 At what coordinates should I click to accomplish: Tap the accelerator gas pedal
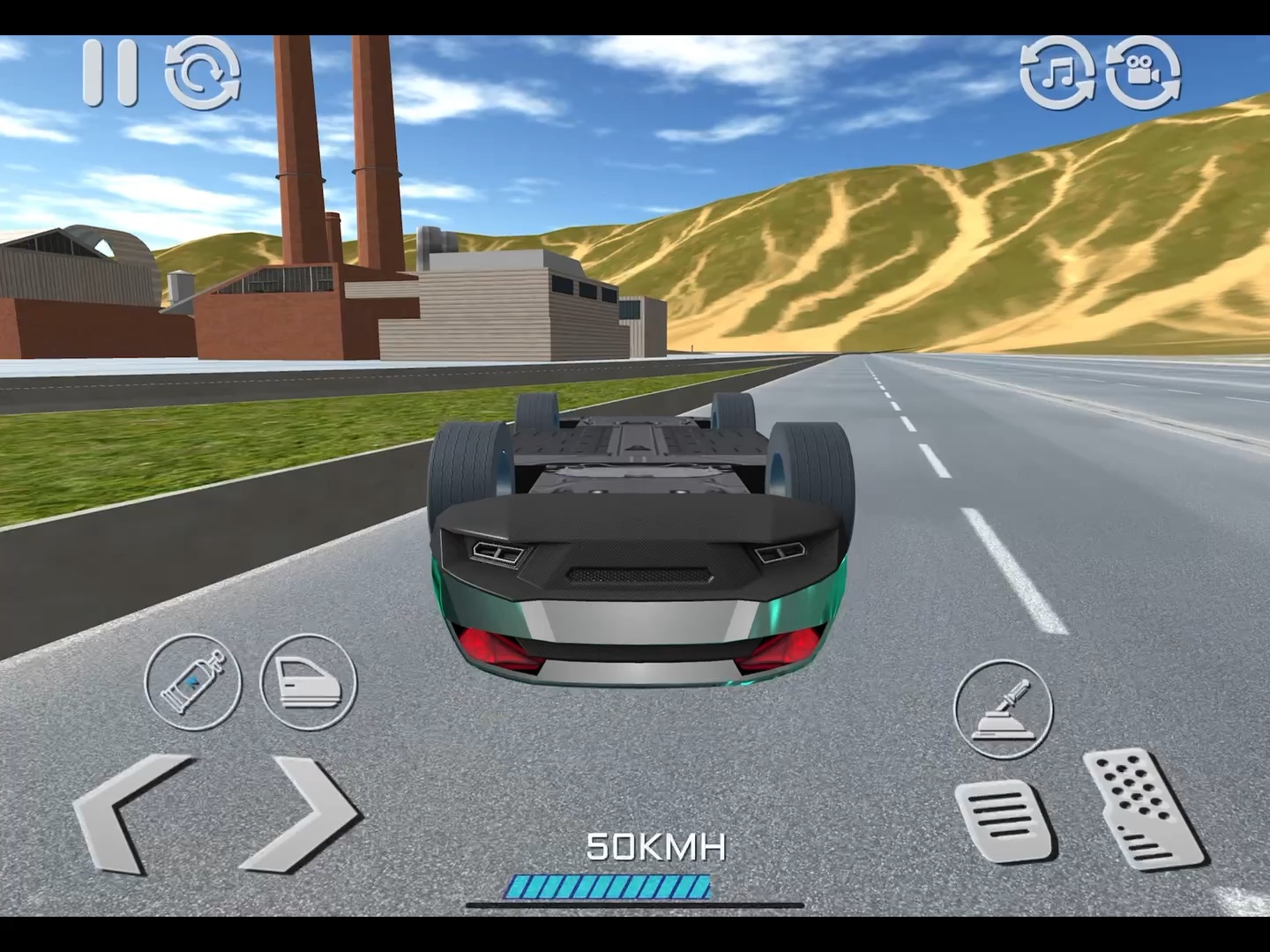tap(1142, 809)
